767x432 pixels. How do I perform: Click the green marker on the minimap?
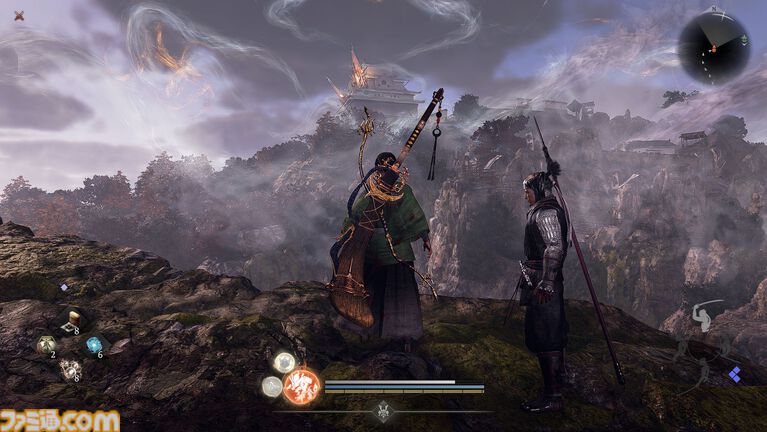click(x=745, y=40)
